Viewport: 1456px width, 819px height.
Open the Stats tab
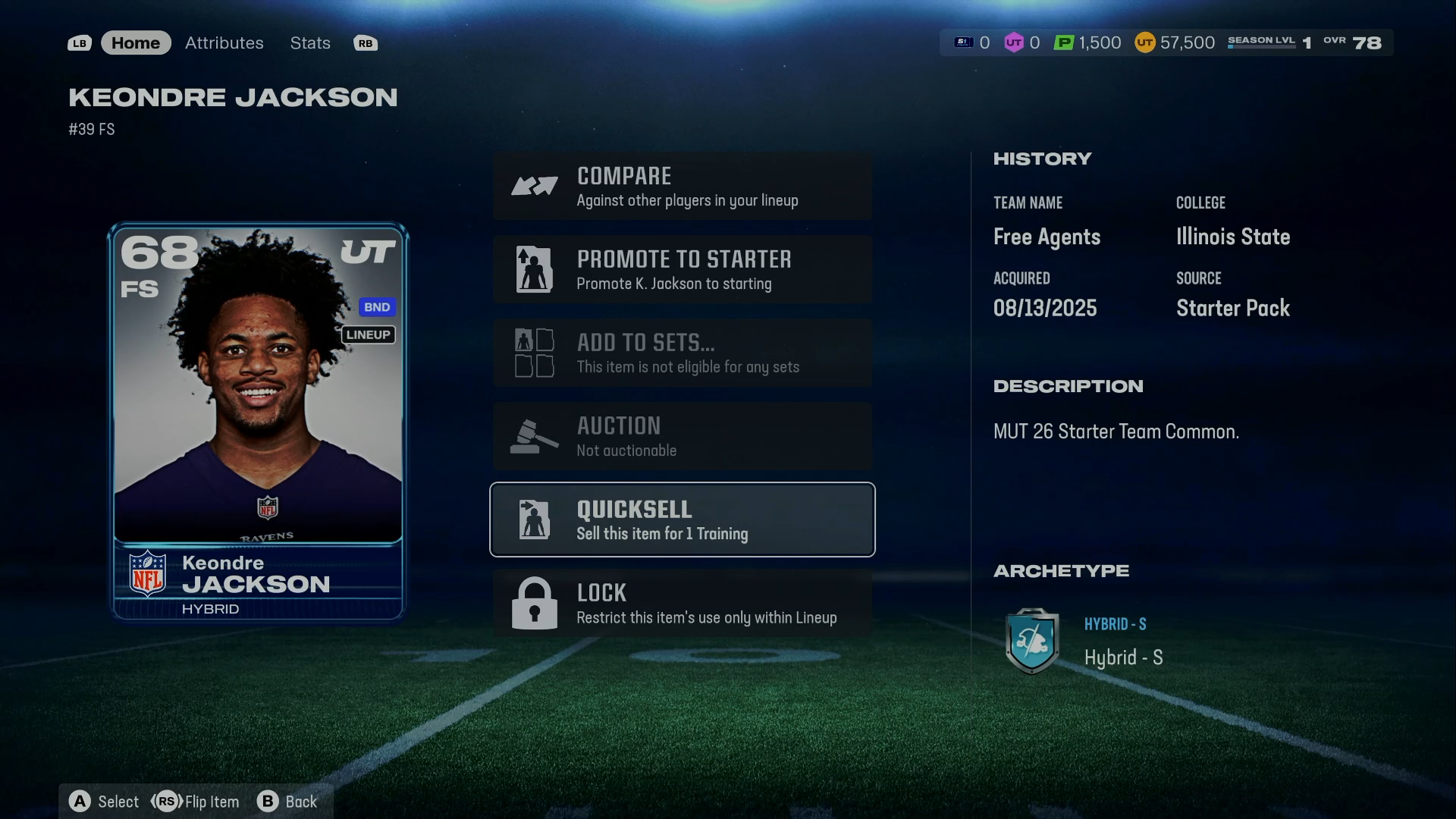[x=309, y=43]
